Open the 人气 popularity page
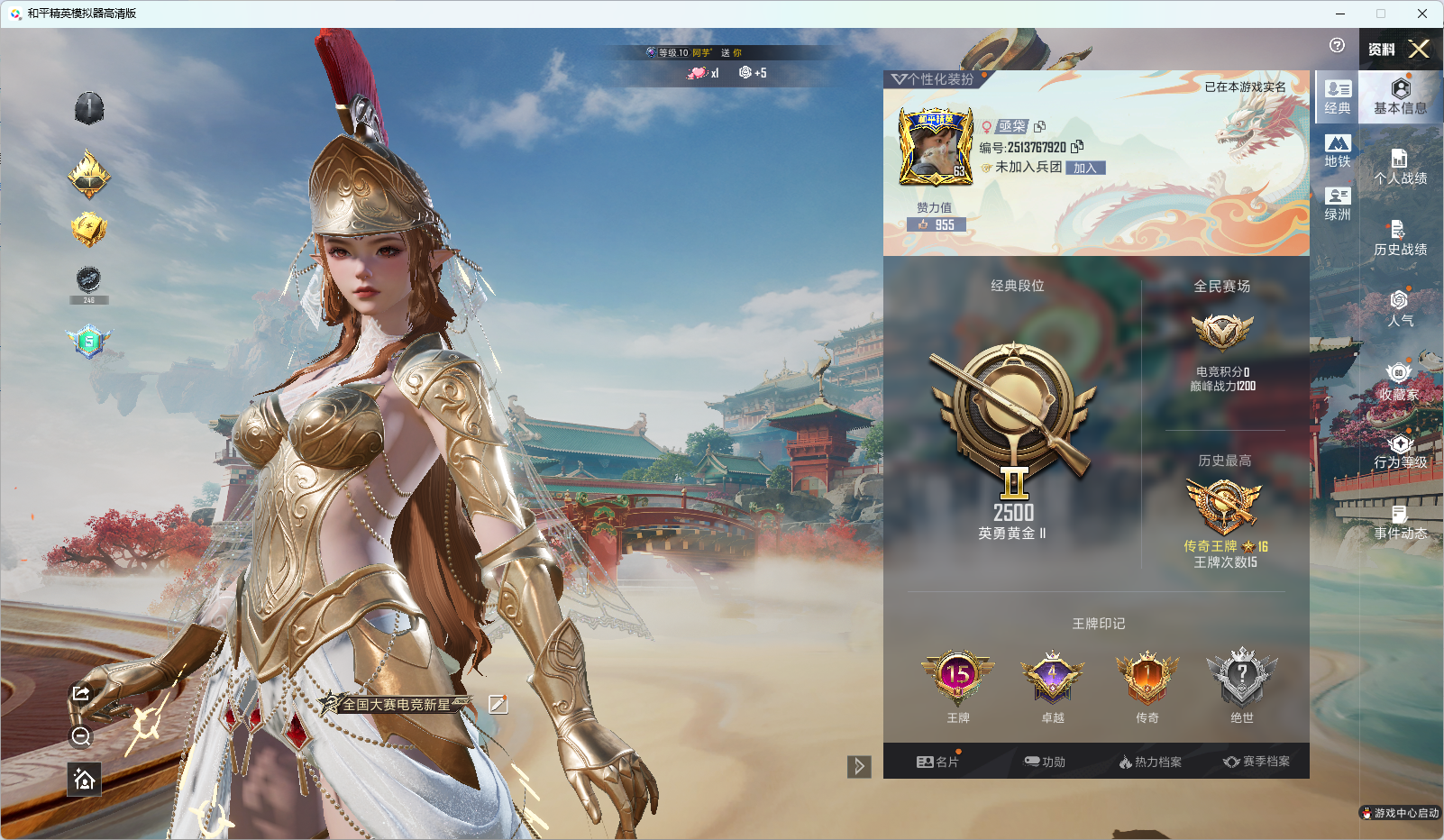This screenshot has width=1444, height=840. point(1400,308)
